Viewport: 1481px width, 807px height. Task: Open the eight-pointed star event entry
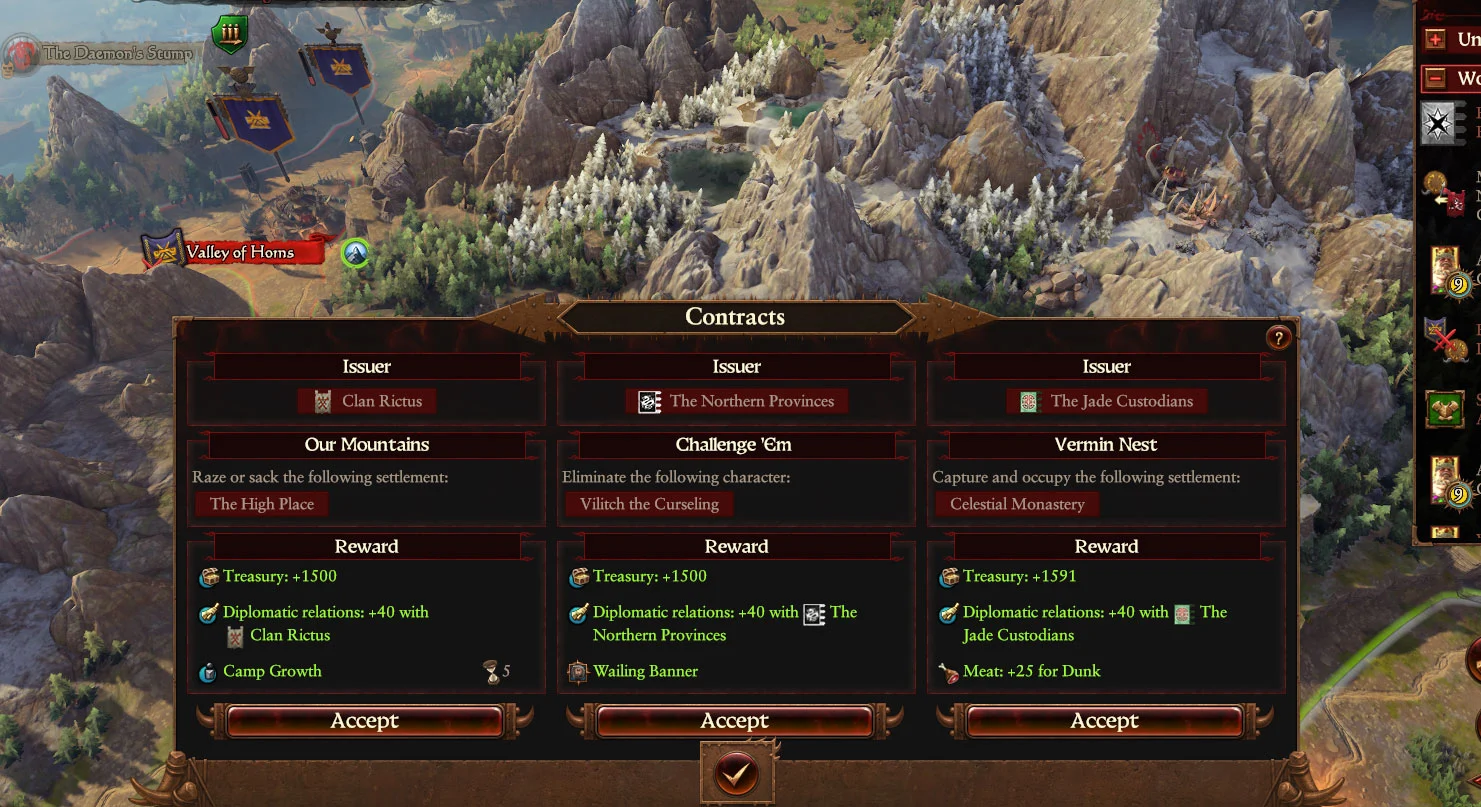[1441, 121]
